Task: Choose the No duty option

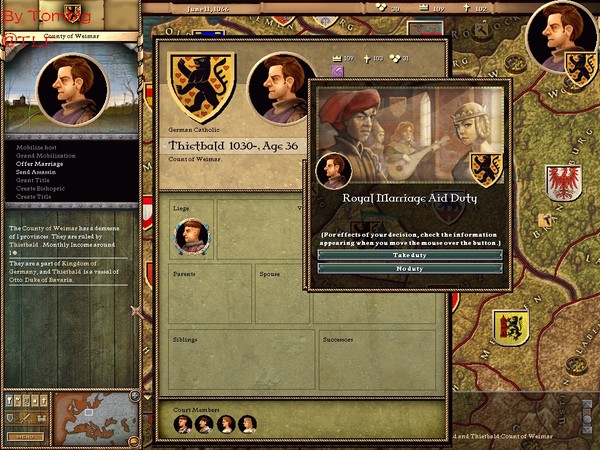Action: (x=410, y=269)
